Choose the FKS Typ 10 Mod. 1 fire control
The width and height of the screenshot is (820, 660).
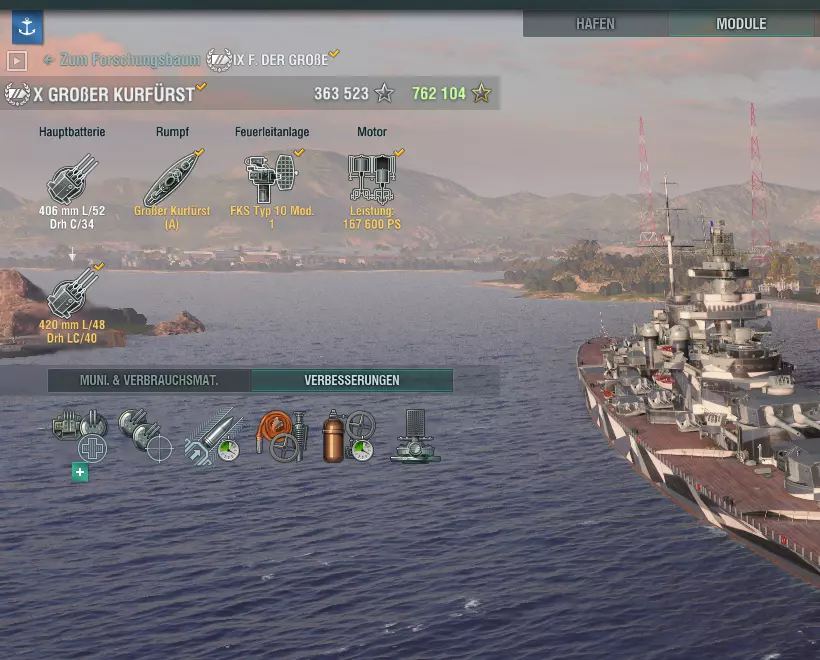(271, 182)
